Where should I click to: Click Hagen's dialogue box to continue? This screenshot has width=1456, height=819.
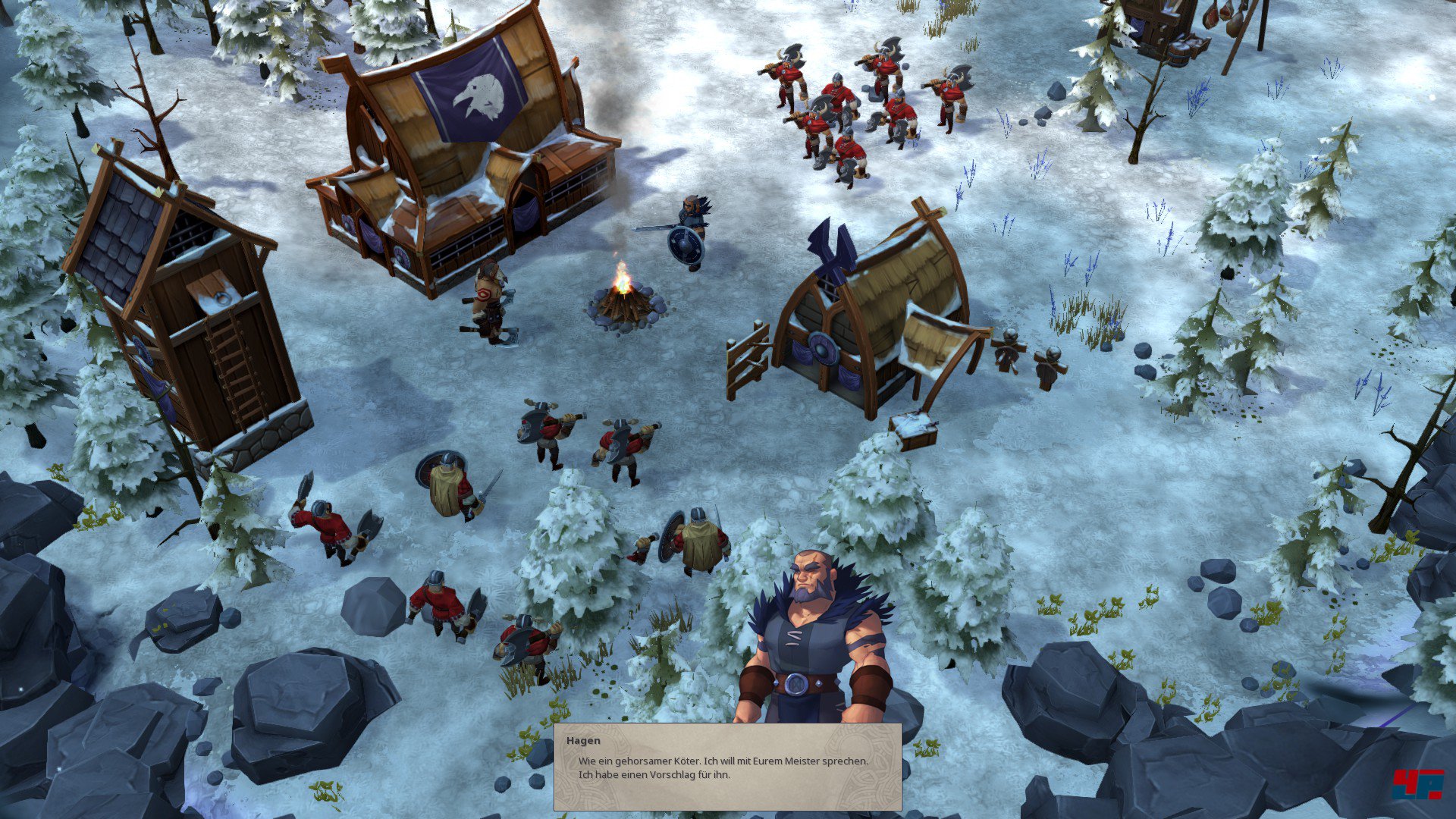[x=727, y=767]
